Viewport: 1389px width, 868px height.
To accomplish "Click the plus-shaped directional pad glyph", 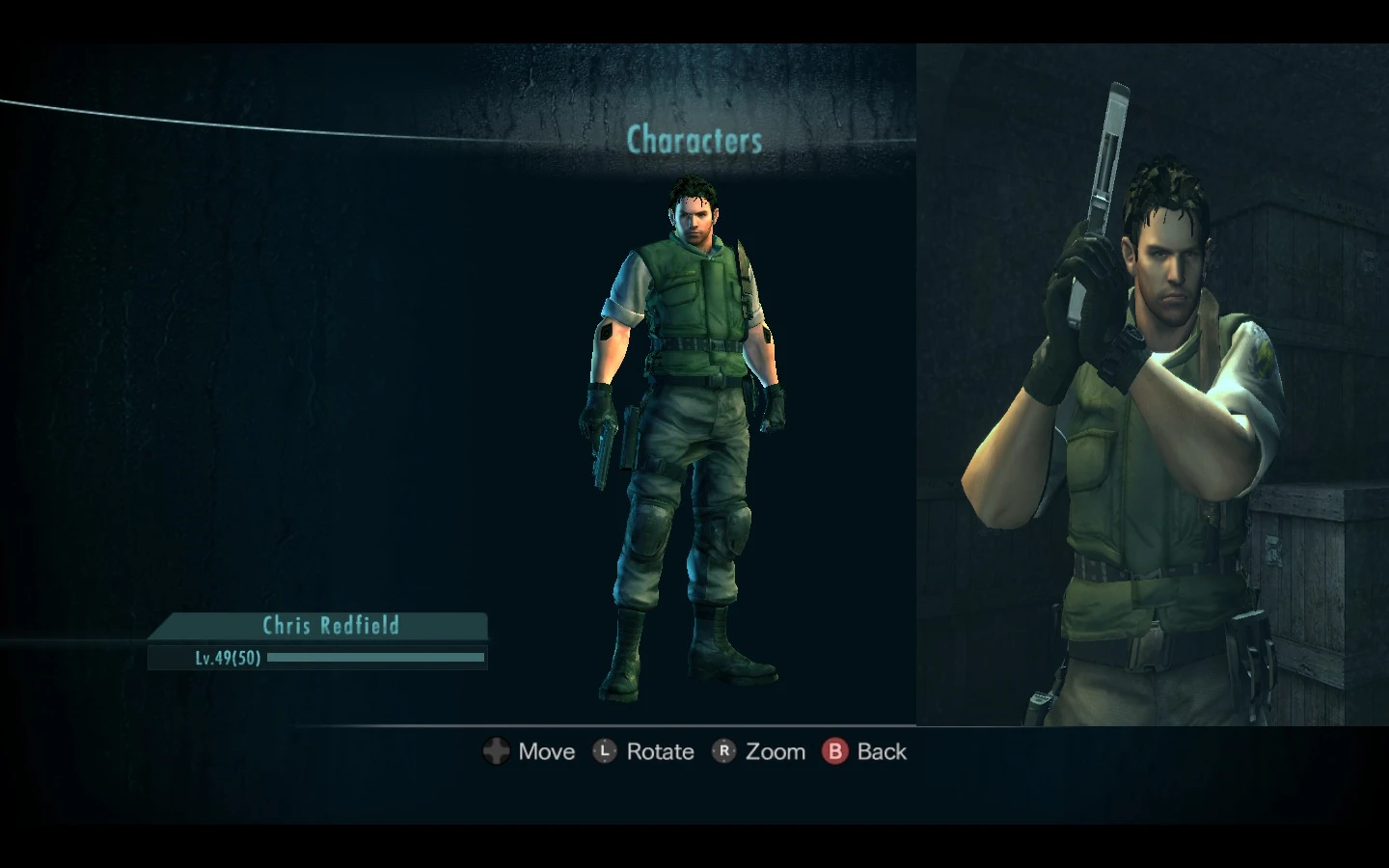I will 497,751.
